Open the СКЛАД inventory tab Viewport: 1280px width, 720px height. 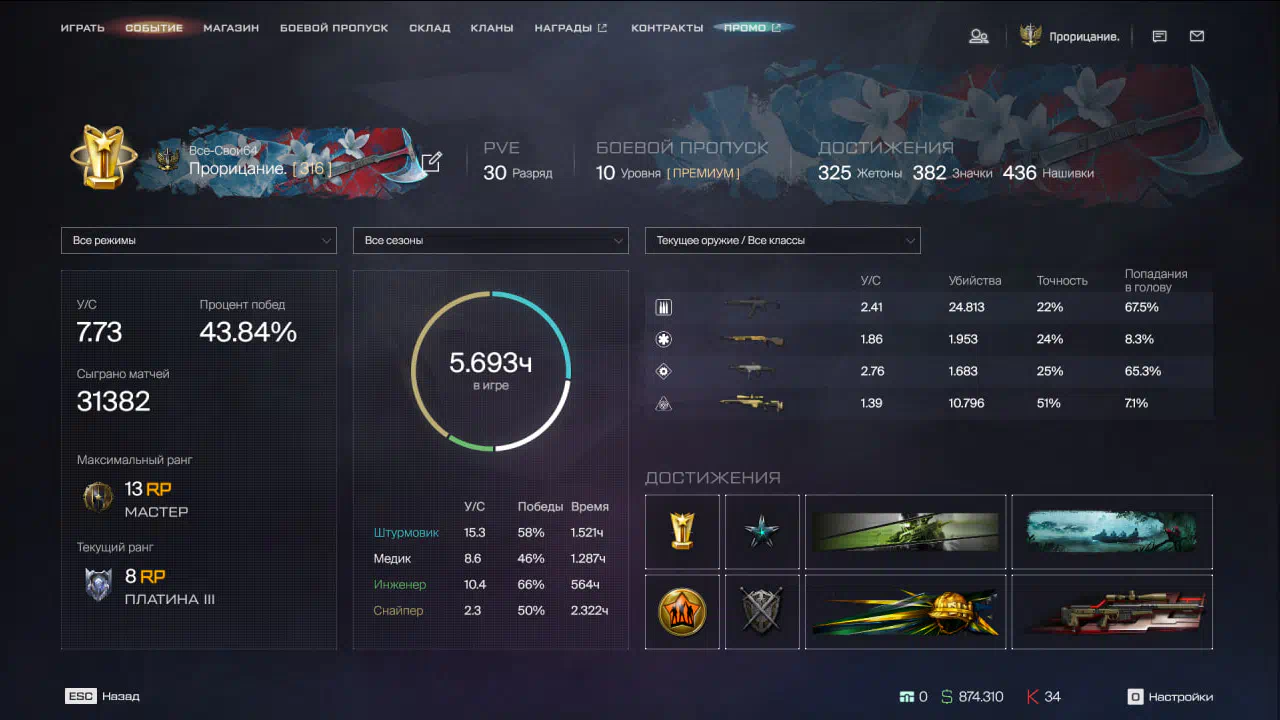430,28
